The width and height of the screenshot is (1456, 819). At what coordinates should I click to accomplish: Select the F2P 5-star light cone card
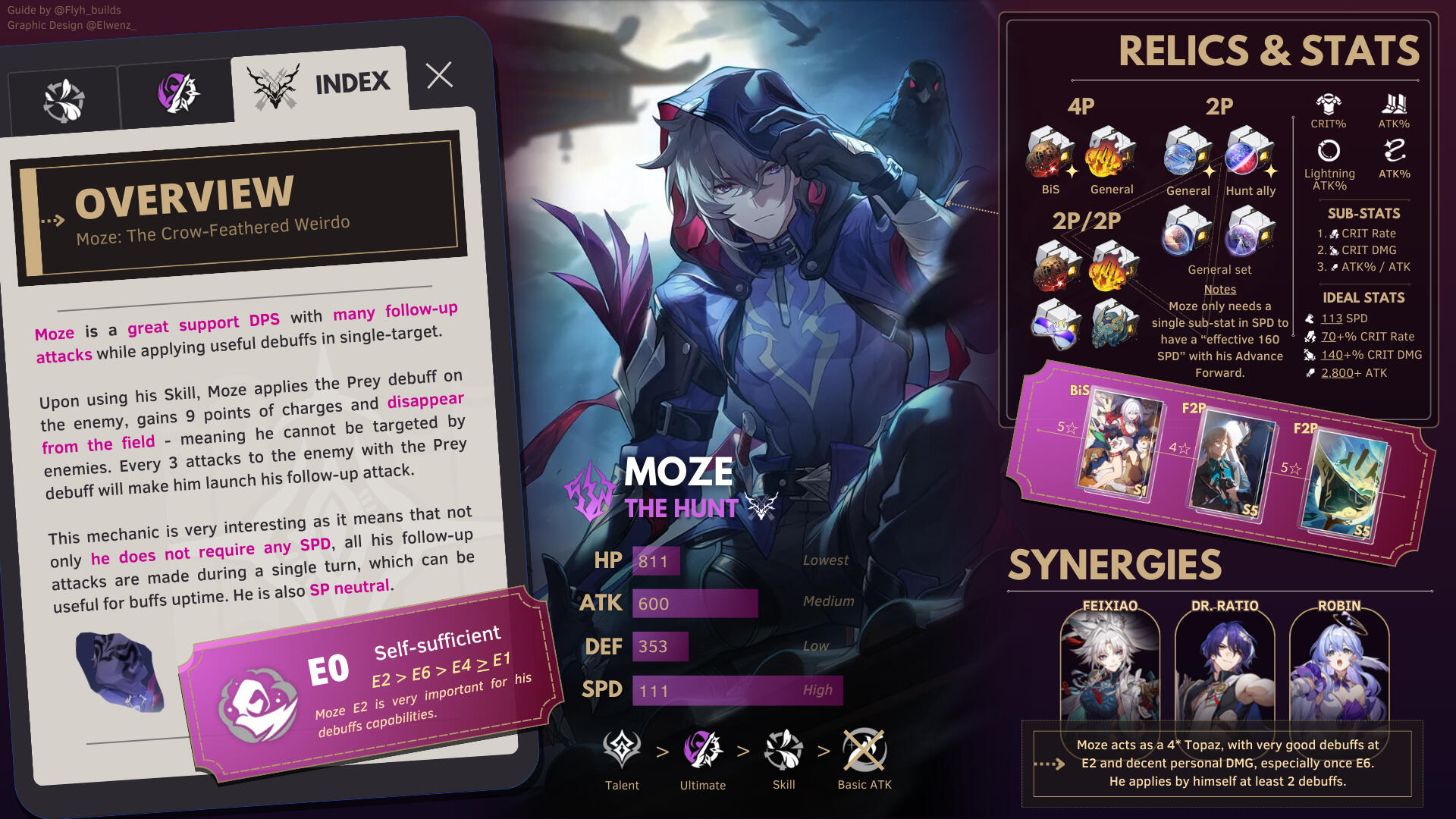click(x=1344, y=483)
